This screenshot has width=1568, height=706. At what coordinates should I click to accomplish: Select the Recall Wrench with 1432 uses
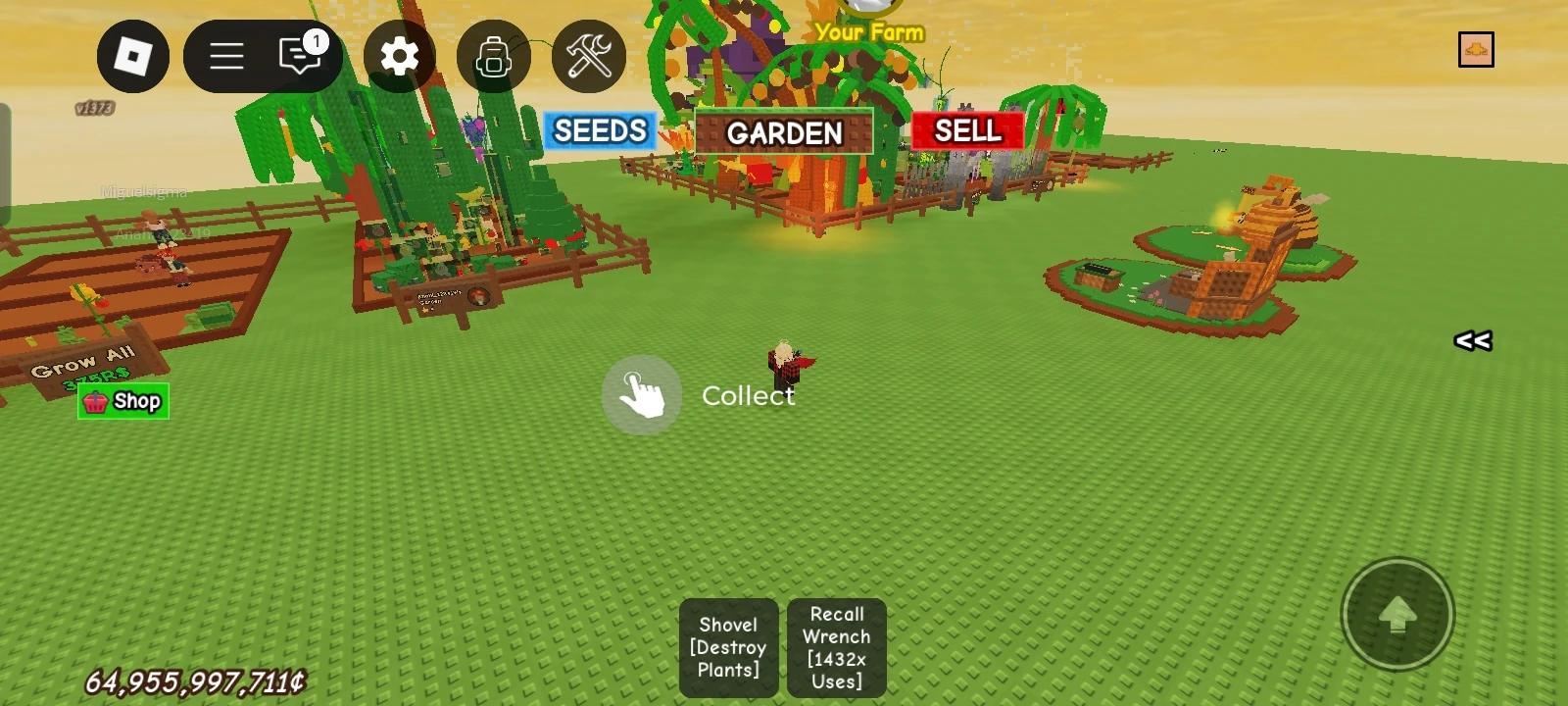click(835, 648)
